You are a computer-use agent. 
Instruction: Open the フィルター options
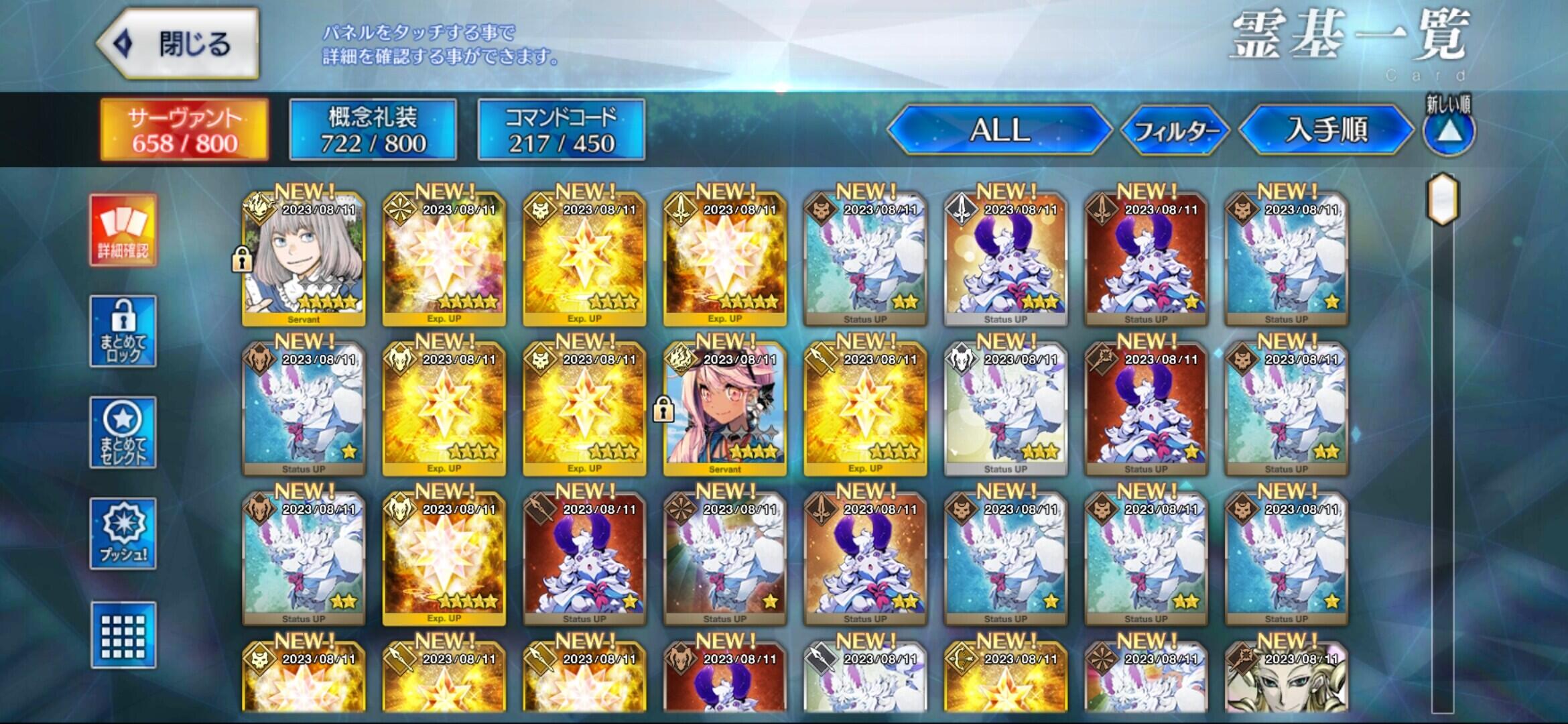pyautogui.click(x=1175, y=131)
